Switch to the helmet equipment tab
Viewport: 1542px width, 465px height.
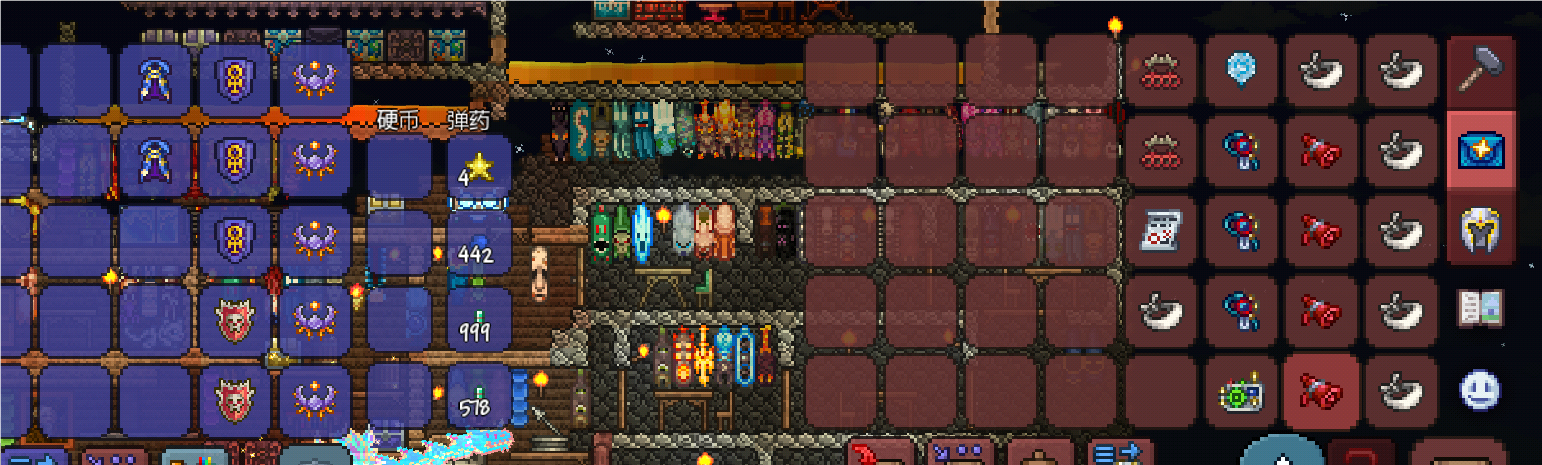point(1481,230)
